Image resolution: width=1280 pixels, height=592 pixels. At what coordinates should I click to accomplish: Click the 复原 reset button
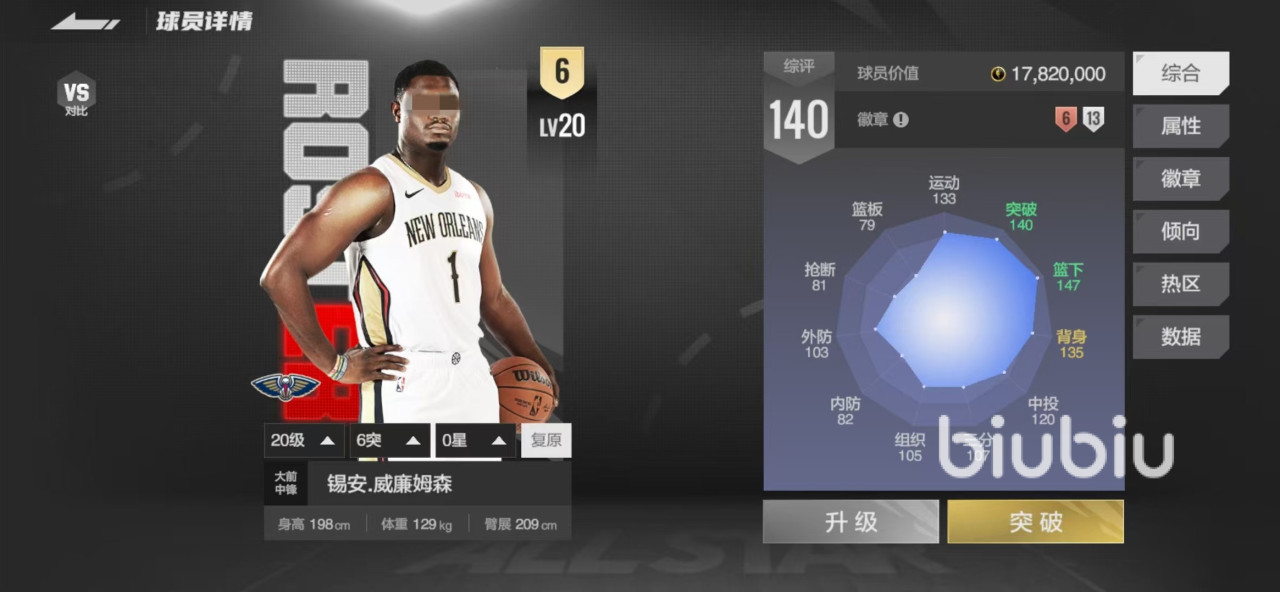click(546, 440)
